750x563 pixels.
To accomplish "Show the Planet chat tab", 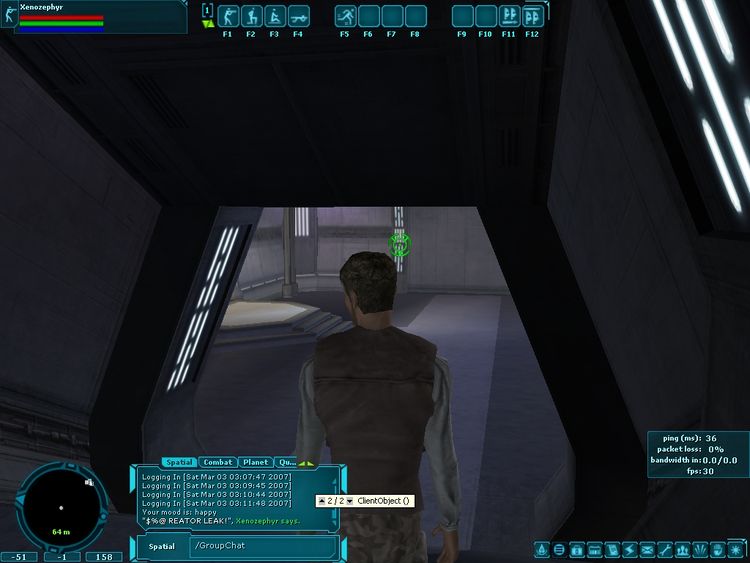I will [x=255, y=462].
